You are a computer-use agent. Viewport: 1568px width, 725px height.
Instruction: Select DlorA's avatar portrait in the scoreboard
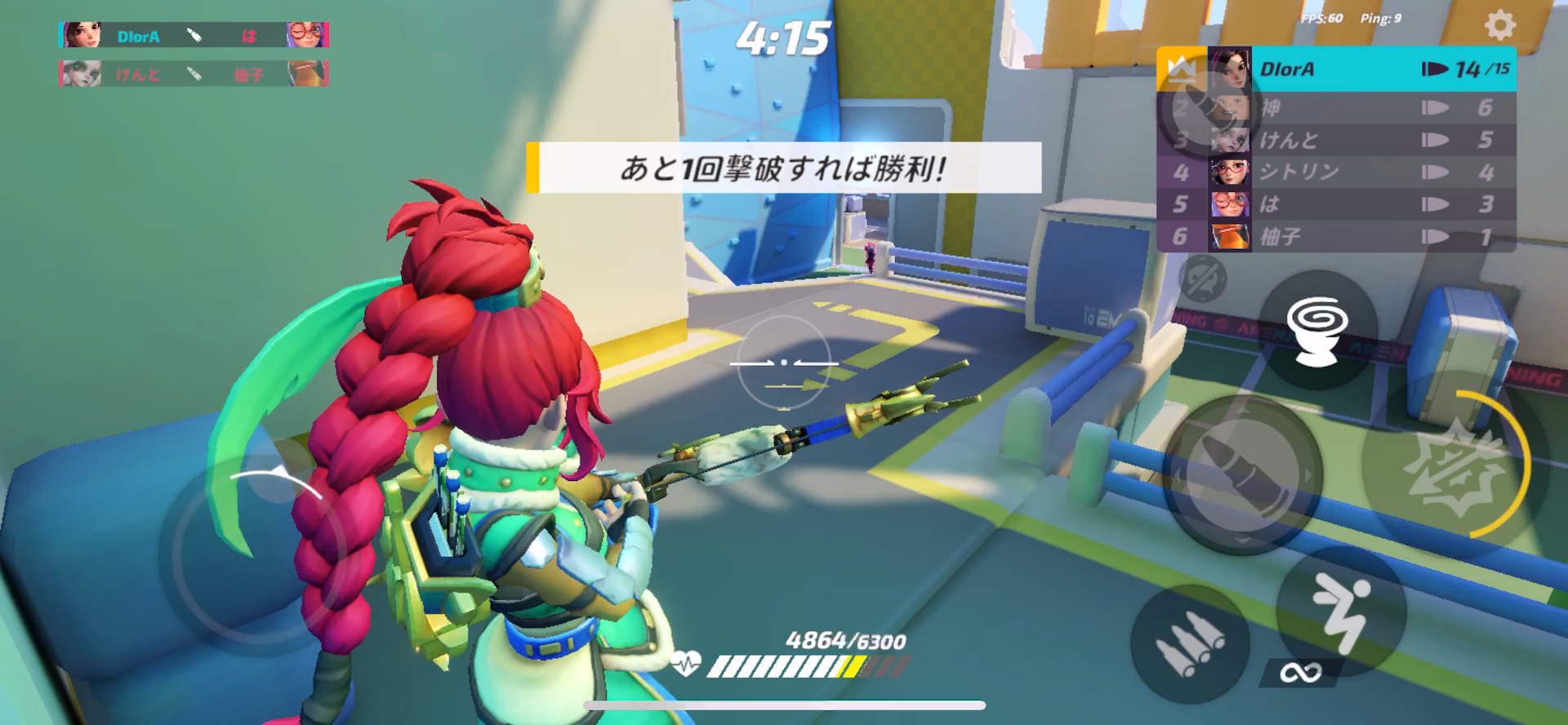(1229, 69)
